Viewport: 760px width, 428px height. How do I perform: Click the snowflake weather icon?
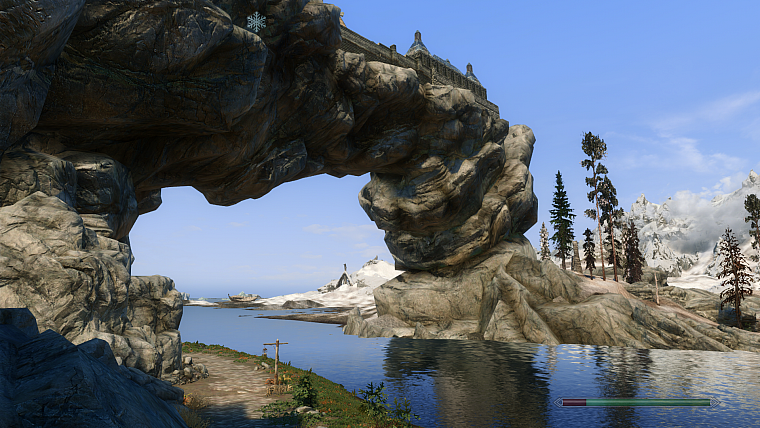[x=257, y=22]
